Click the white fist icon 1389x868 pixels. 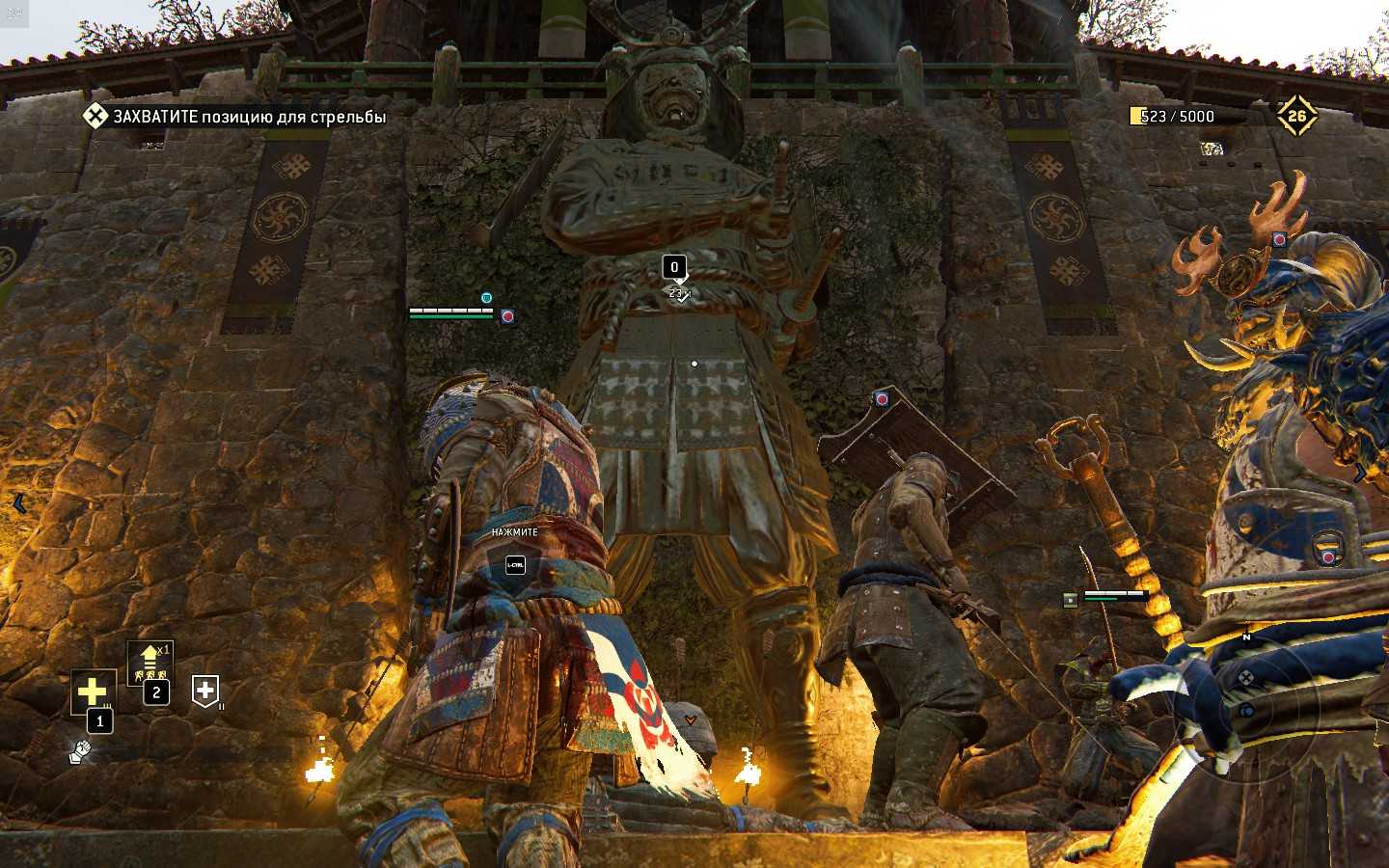pyautogui.click(x=80, y=751)
